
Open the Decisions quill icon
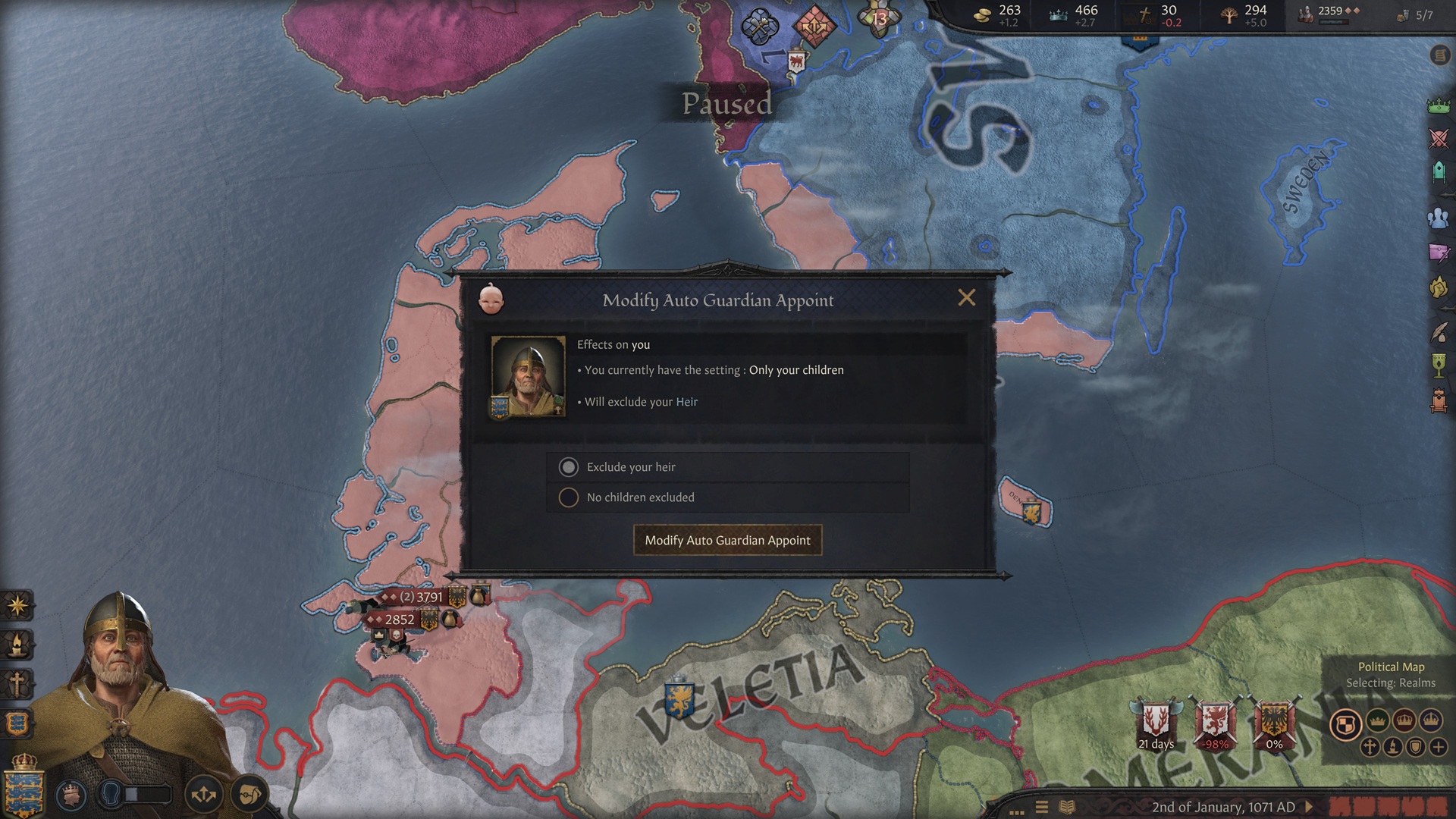pos(1438,331)
